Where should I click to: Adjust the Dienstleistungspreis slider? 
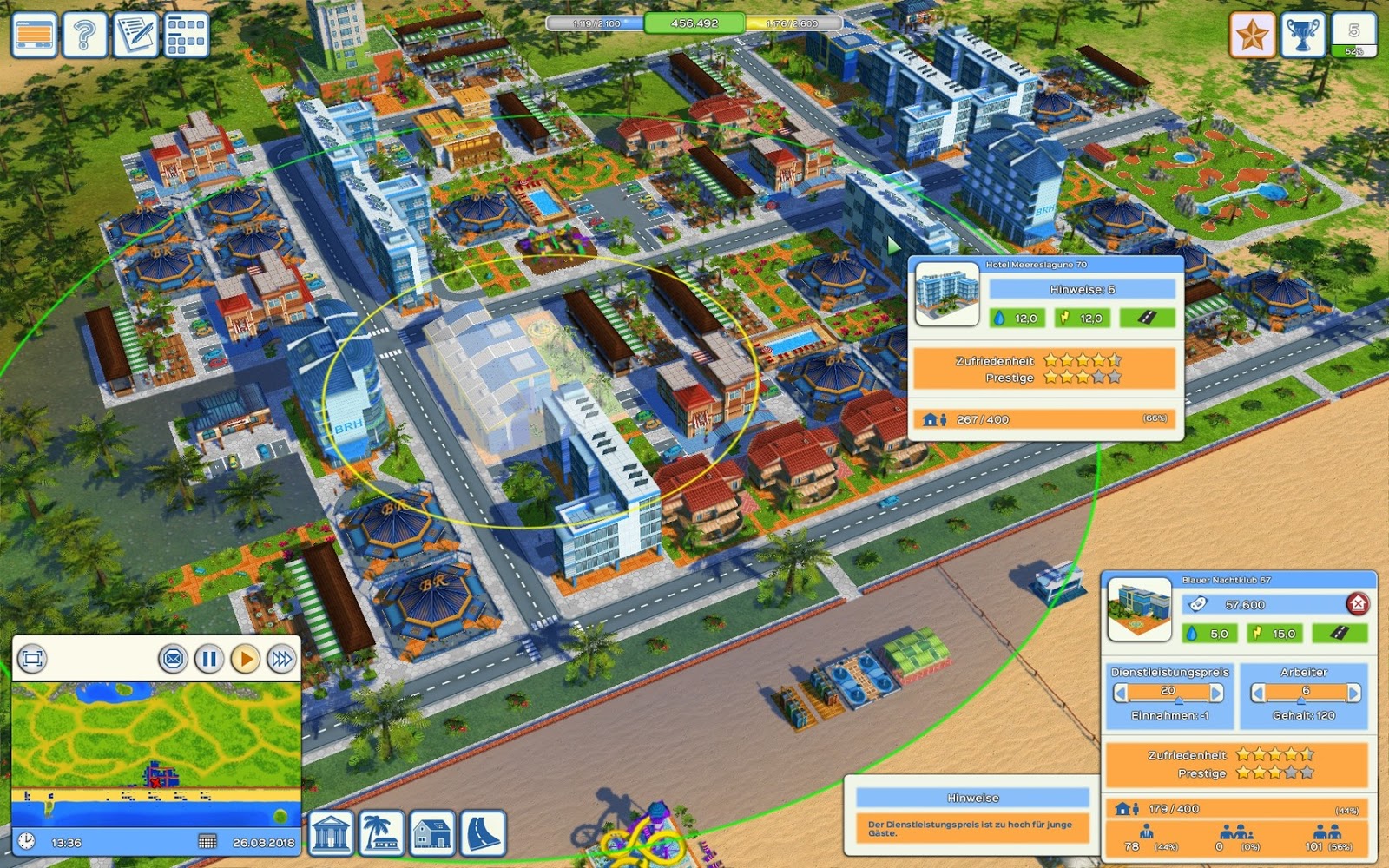(1177, 699)
